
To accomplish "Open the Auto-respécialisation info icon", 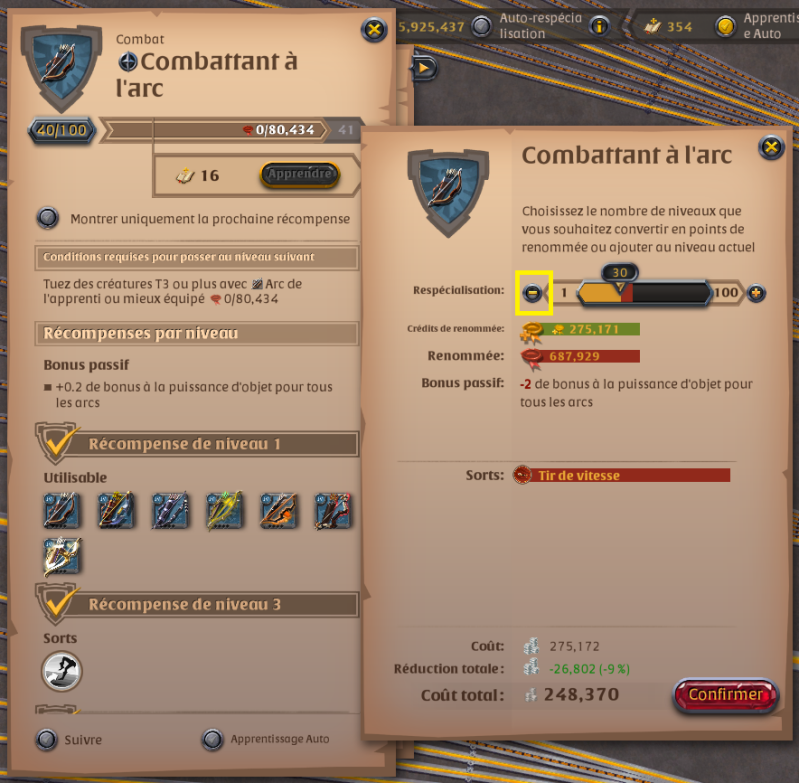I will (x=599, y=26).
